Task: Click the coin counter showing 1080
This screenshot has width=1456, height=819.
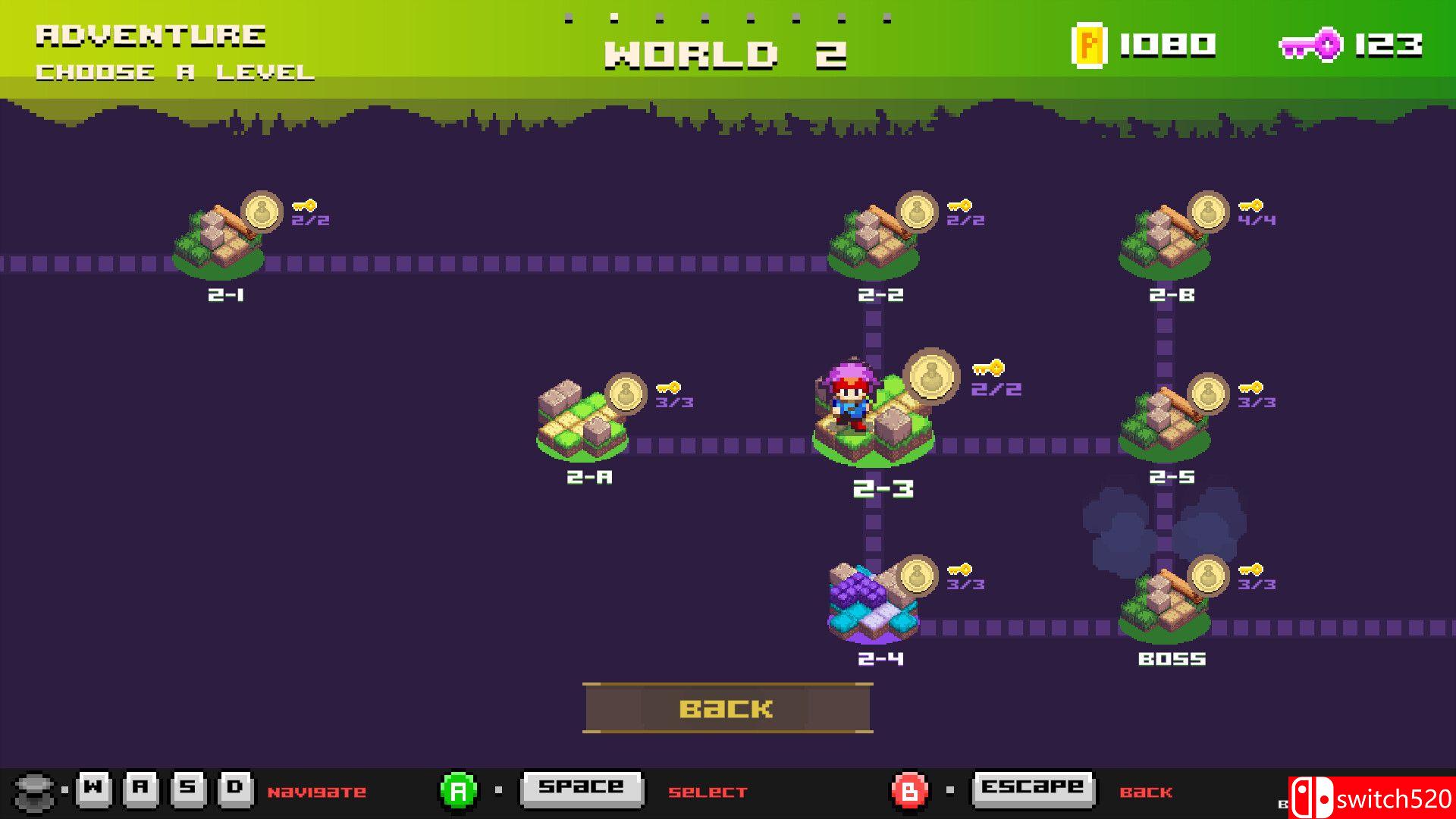Action: [x=1137, y=45]
